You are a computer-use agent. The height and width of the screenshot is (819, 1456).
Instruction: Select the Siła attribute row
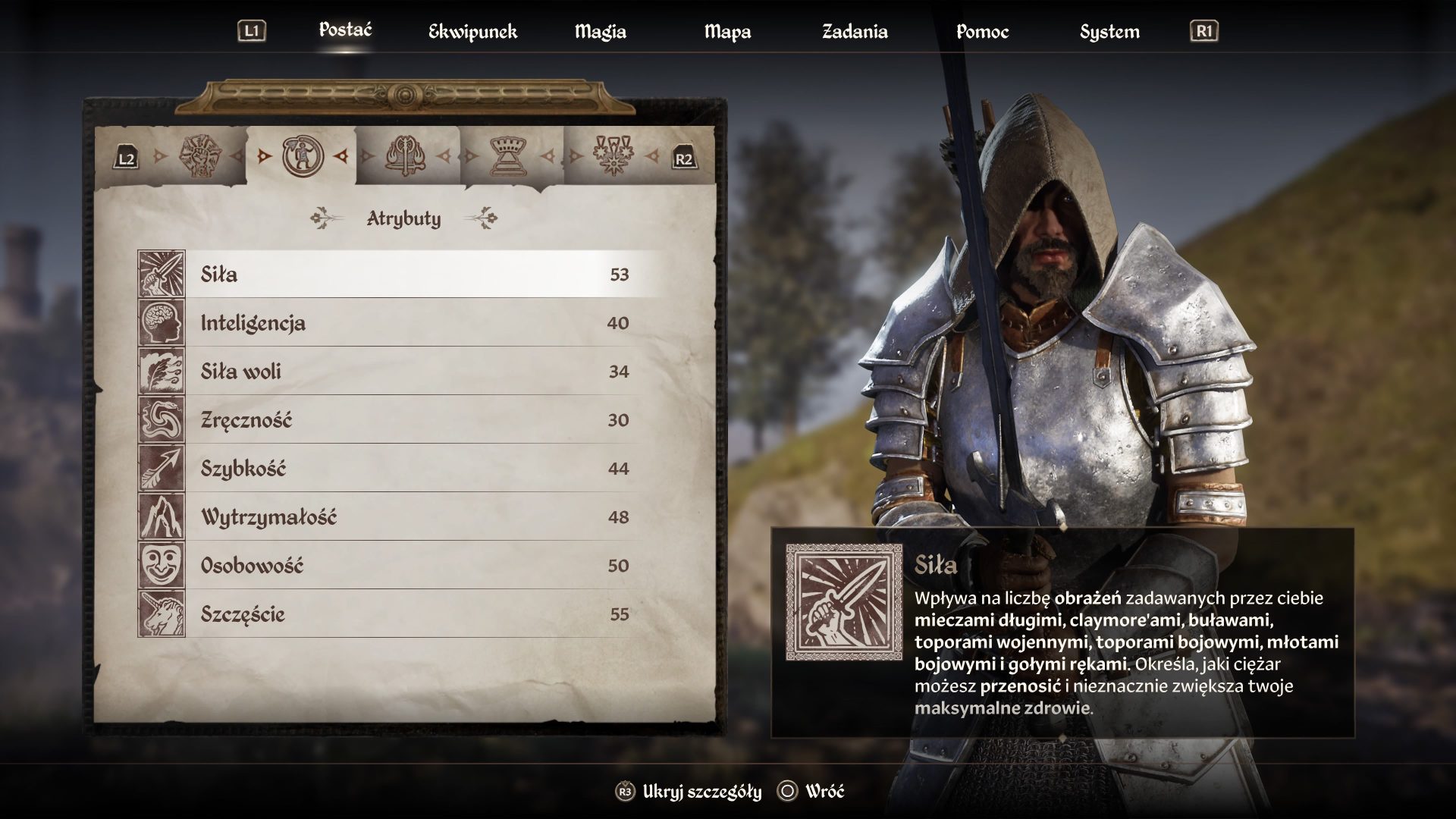409,274
